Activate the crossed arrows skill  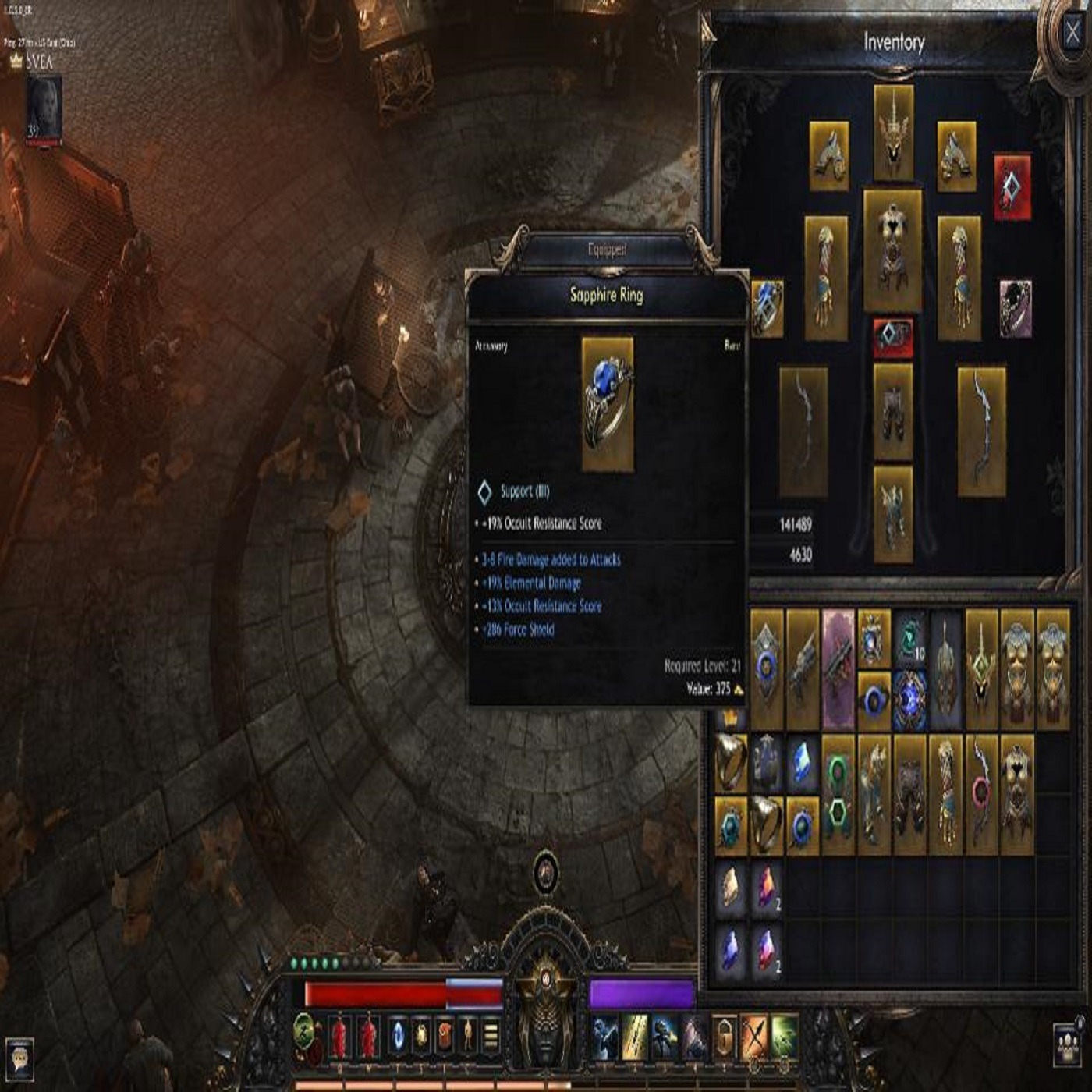(754, 1037)
